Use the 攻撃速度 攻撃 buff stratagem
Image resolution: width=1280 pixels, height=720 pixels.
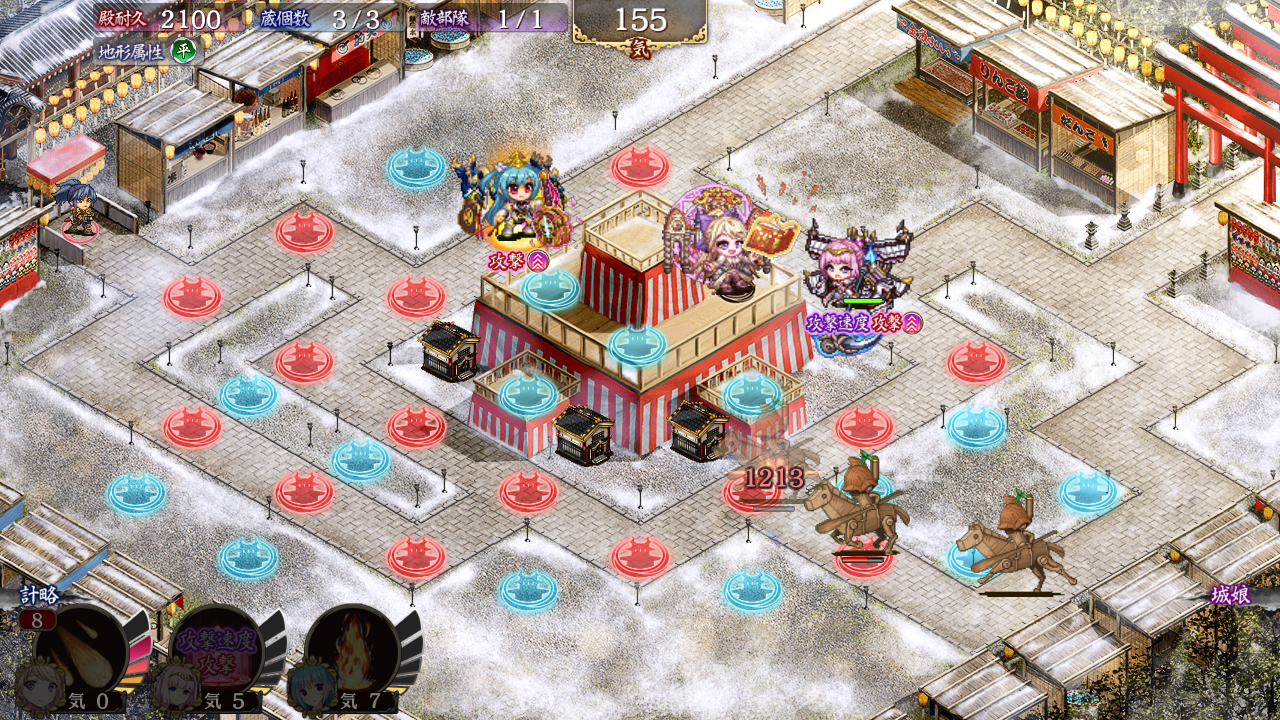click(x=216, y=652)
